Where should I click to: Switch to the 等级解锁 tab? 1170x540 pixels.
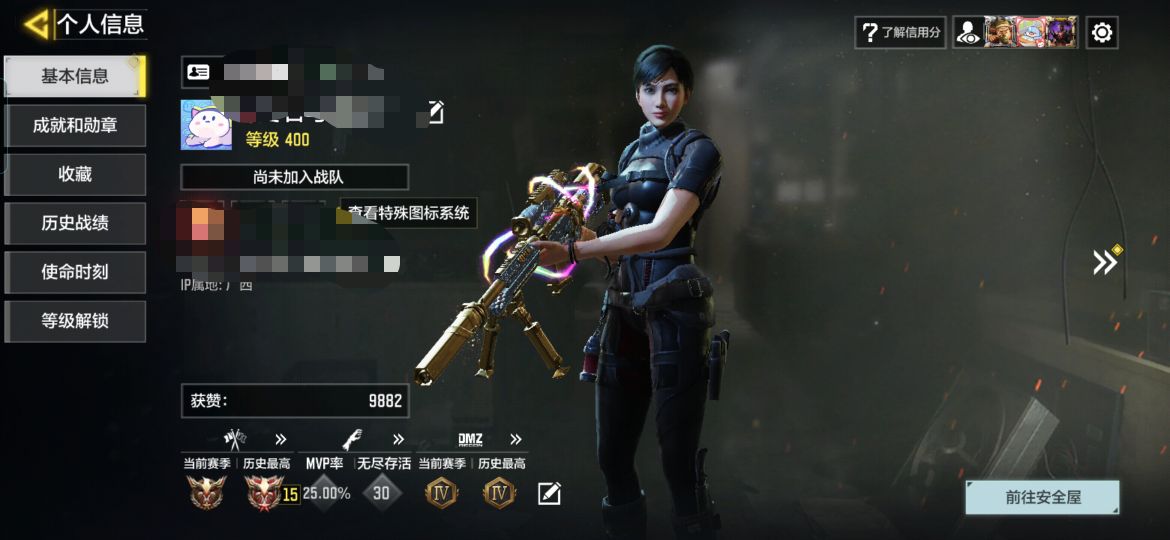pyautogui.click(x=75, y=321)
